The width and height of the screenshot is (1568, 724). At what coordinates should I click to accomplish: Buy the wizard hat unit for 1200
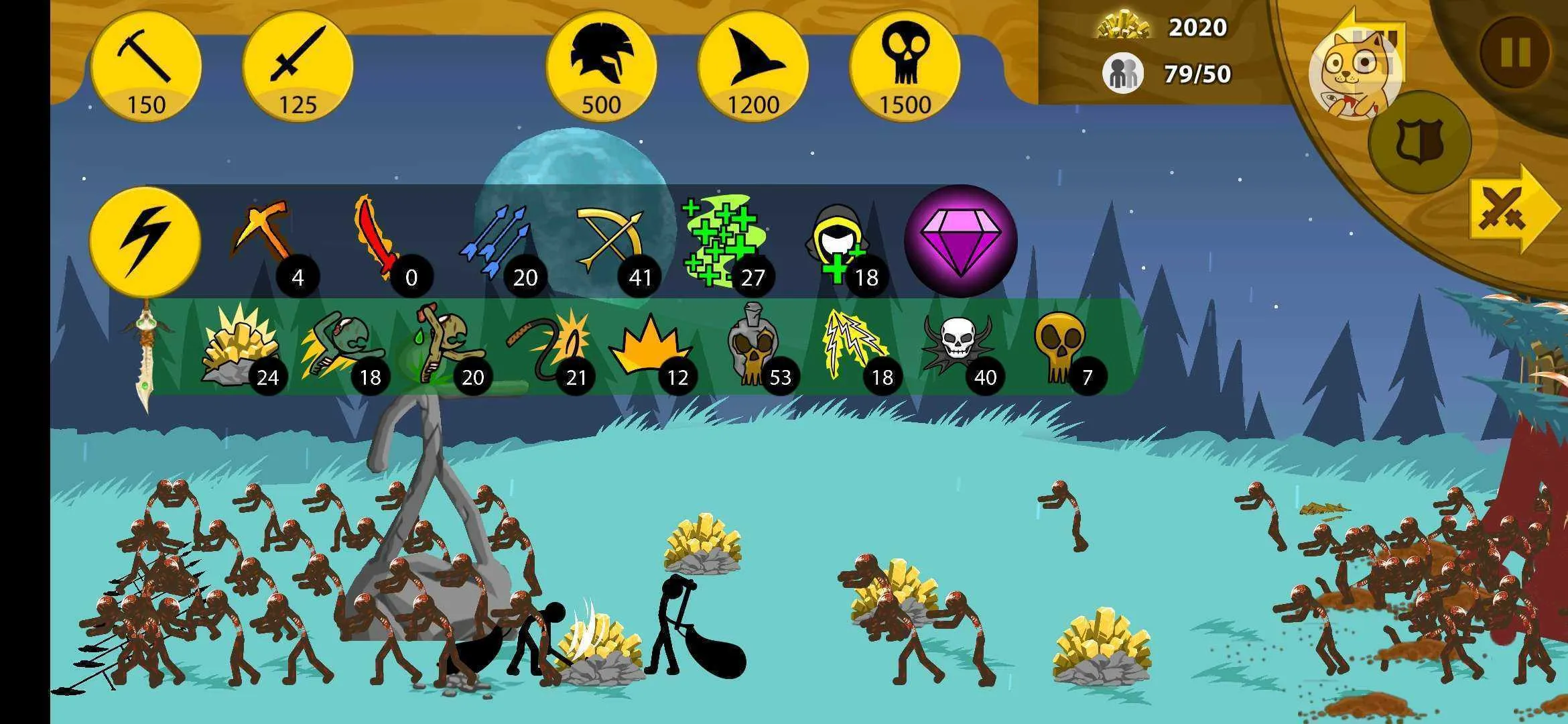coord(753,67)
